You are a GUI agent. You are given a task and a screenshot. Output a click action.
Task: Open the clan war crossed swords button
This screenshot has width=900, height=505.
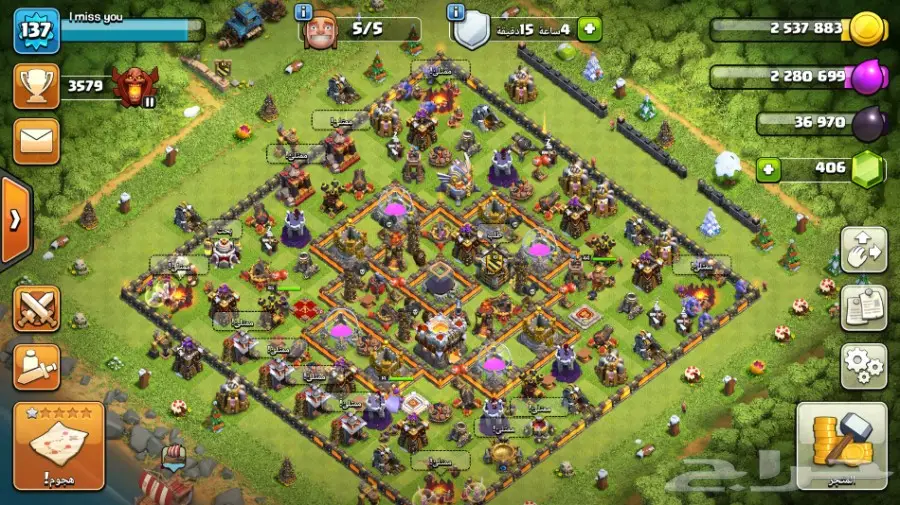coord(37,308)
